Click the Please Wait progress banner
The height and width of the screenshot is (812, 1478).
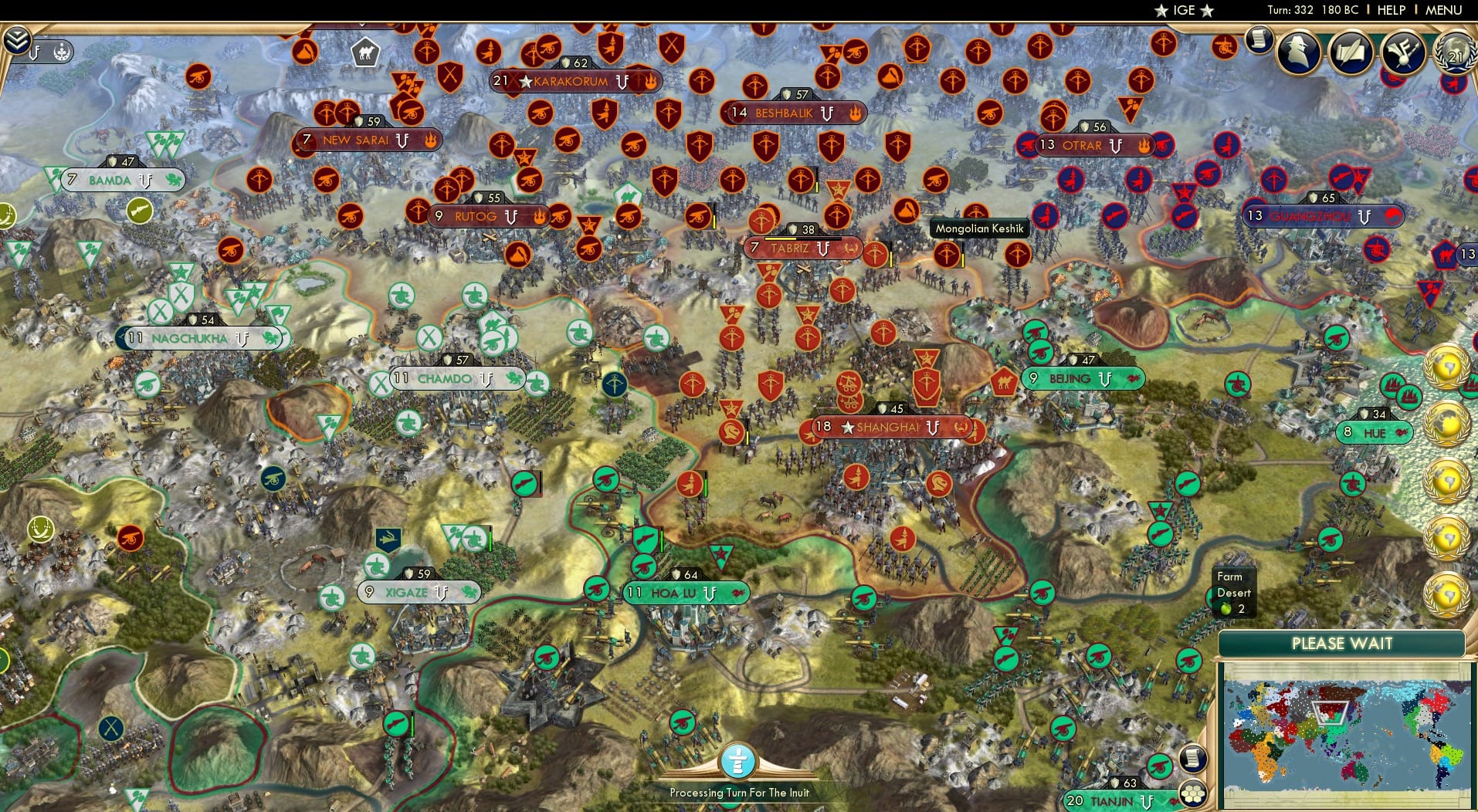(x=1344, y=643)
